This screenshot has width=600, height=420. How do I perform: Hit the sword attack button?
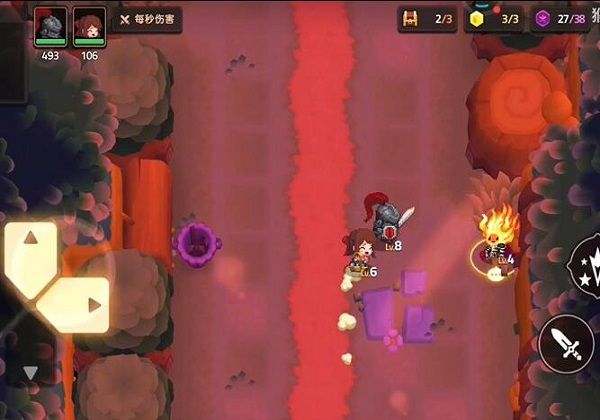coord(565,345)
